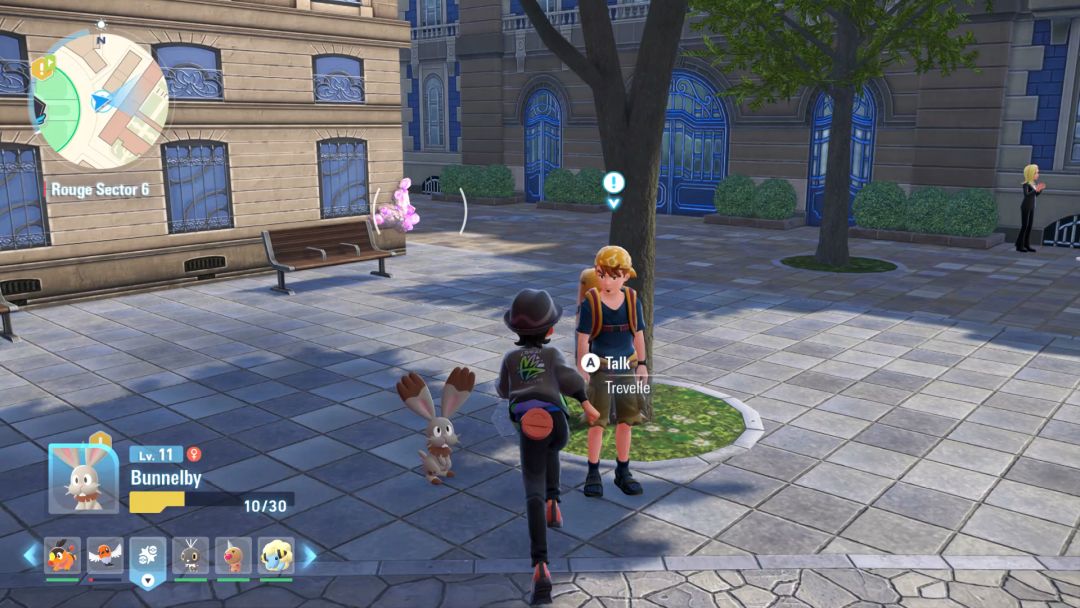Pick Scatterbug from the party bar

pos(190,555)
